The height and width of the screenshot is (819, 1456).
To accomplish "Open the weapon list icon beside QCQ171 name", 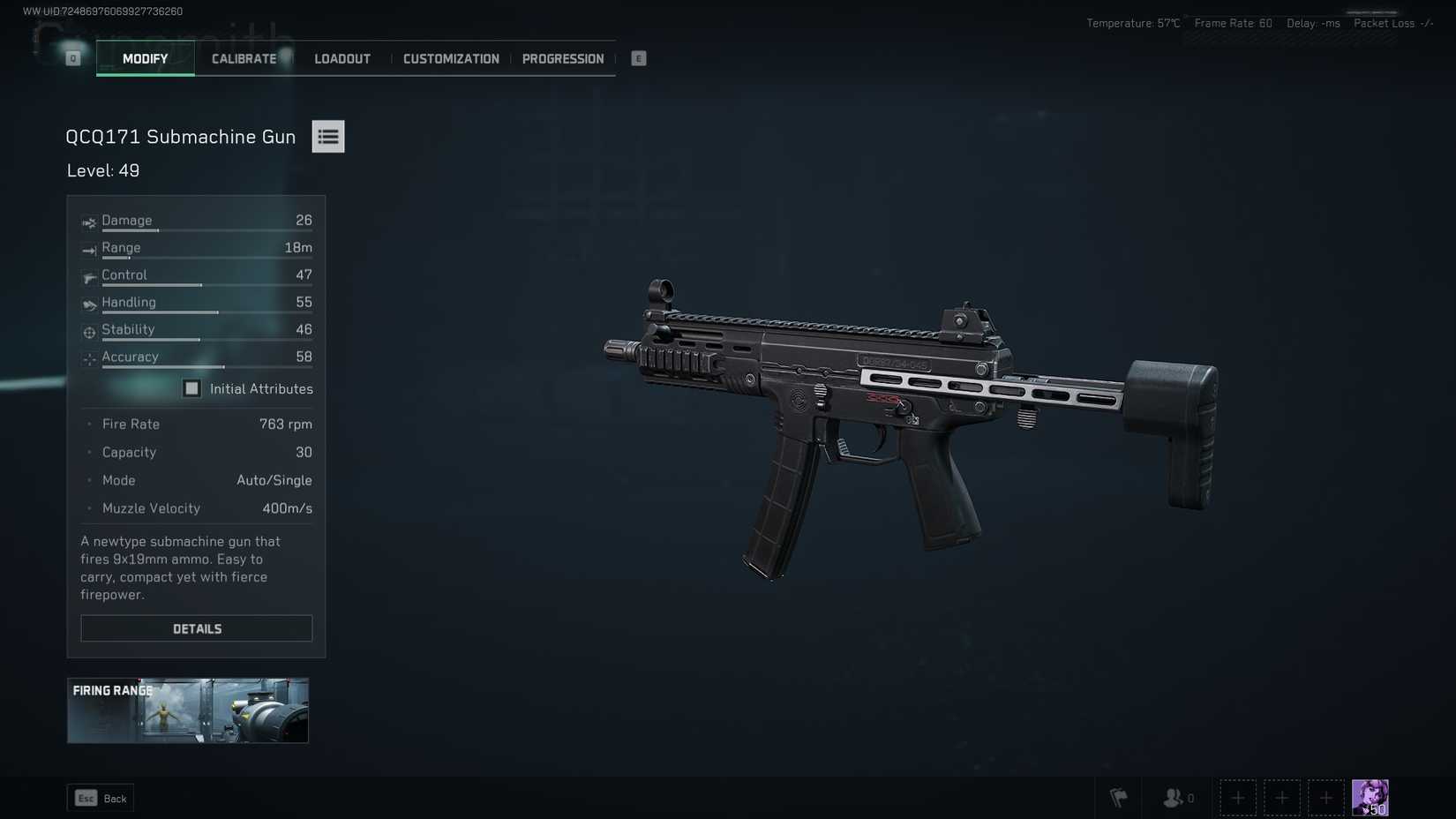I will tap(327, 136).
